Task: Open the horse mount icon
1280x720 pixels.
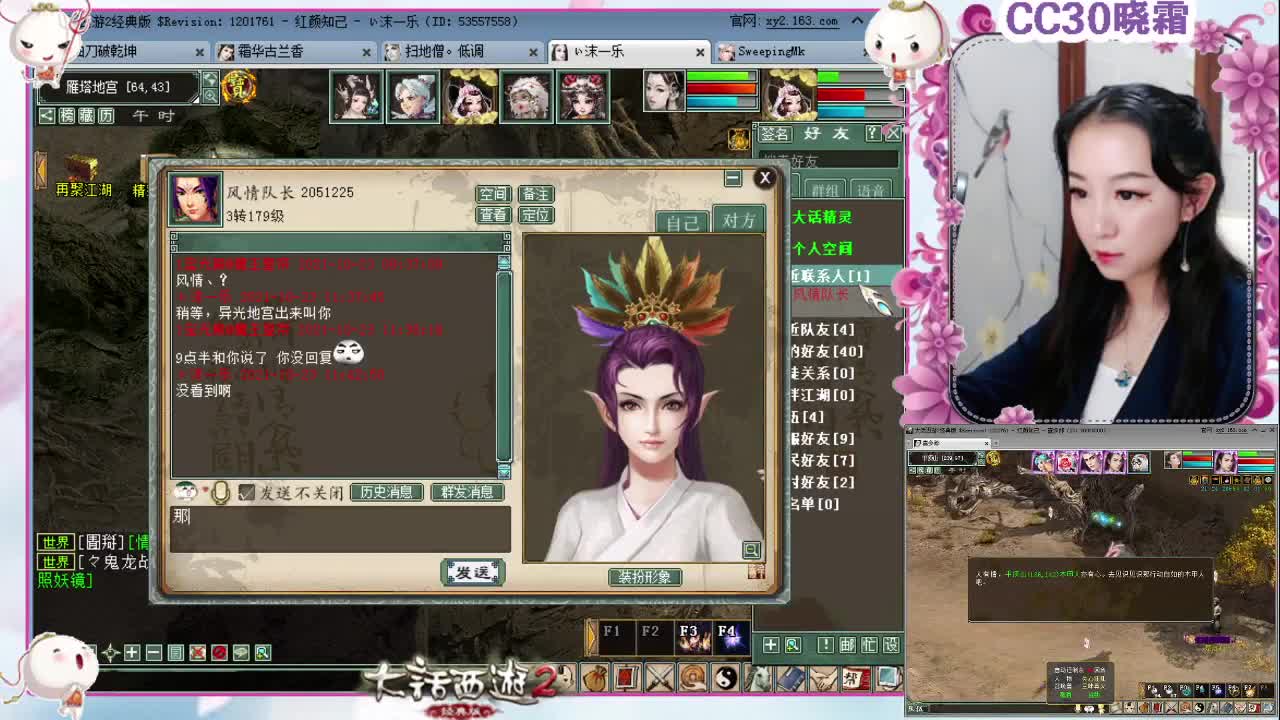Action: 757,677
